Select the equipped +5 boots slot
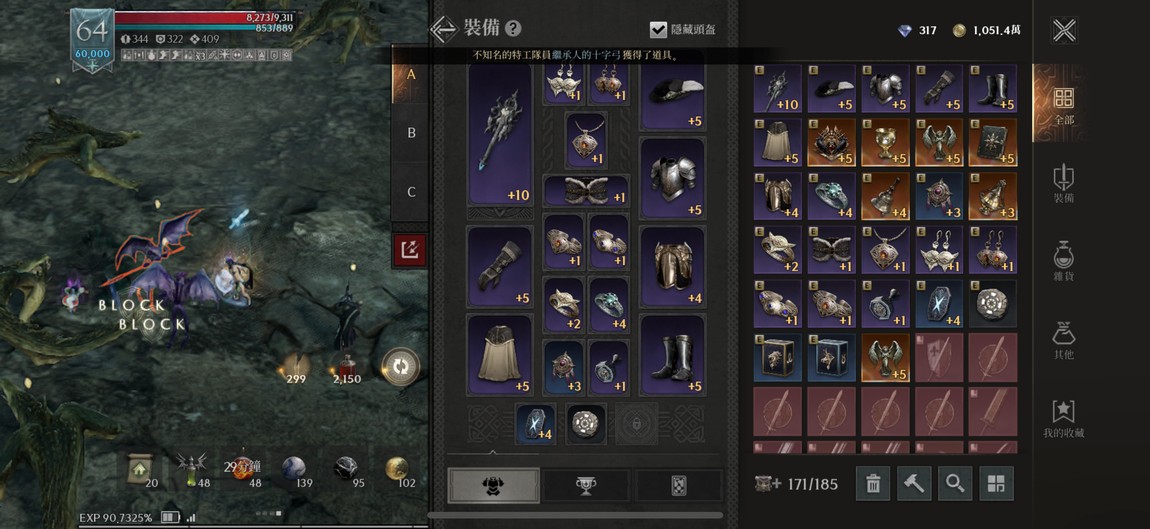The height and width of the screenshot is (529, 1150). [x=672, y=356]
